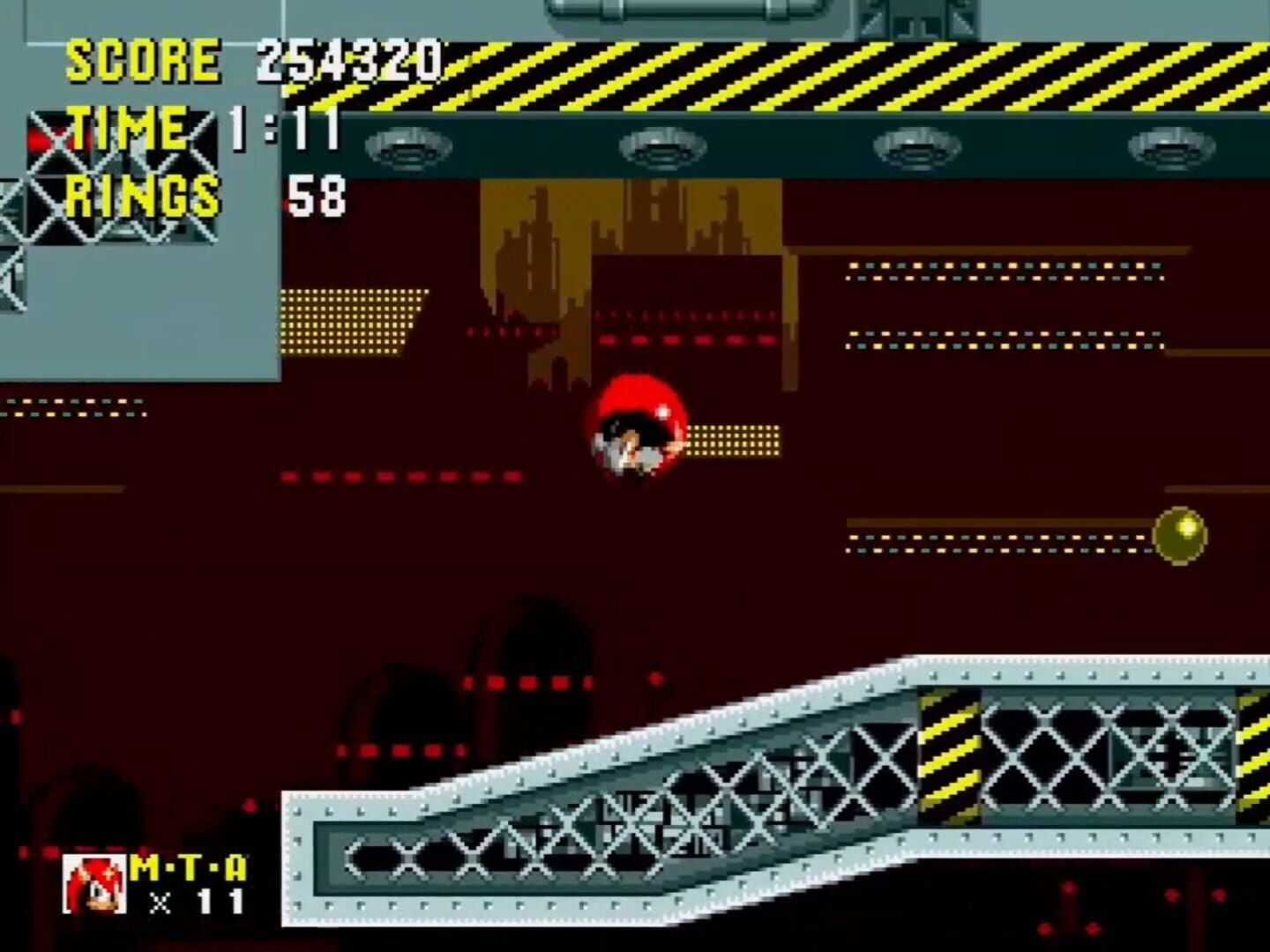Click the SCORE label in the HUD
Image resolution: width=1270 pixels, height=952 pixels.
pyautogui.click(x=146, y=60)
